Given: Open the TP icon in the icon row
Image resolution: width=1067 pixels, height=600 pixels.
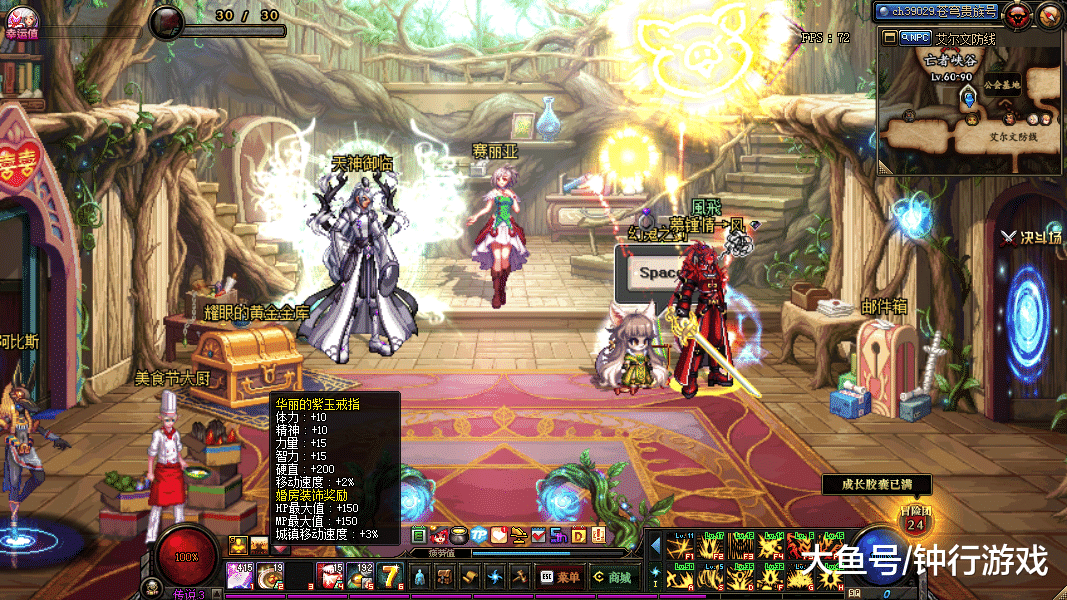Looking at the screenshot, I should (x=478, y=535).
